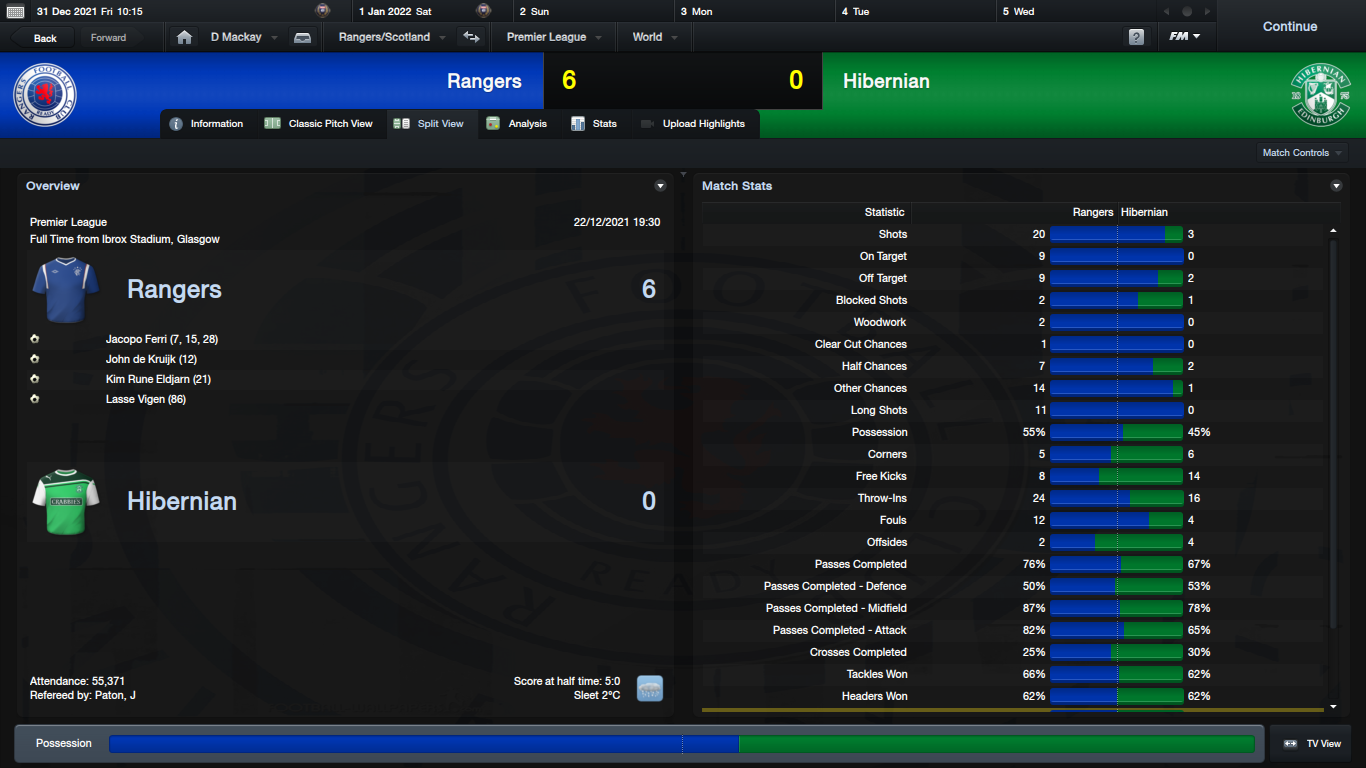Open the D Mackay manager menu
The height and width of the screenshot is (768, 1366).
pyautogui.click(x=243, y=37)
